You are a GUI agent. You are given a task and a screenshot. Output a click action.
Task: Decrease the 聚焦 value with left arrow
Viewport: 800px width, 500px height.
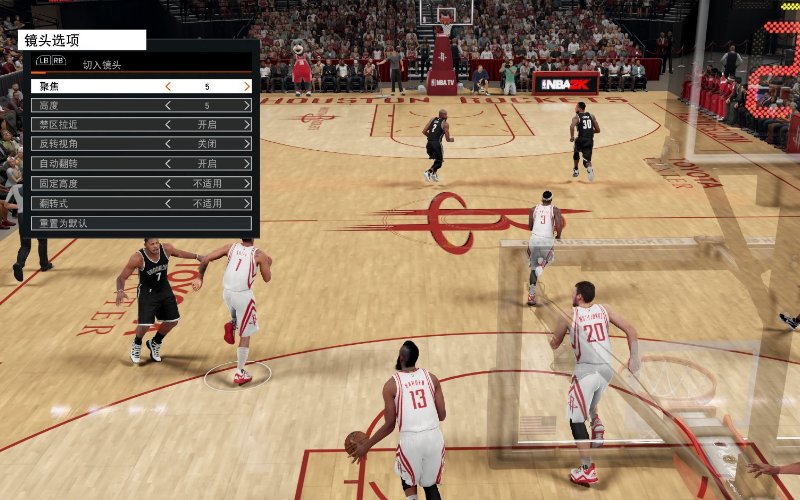coord(168,86)
